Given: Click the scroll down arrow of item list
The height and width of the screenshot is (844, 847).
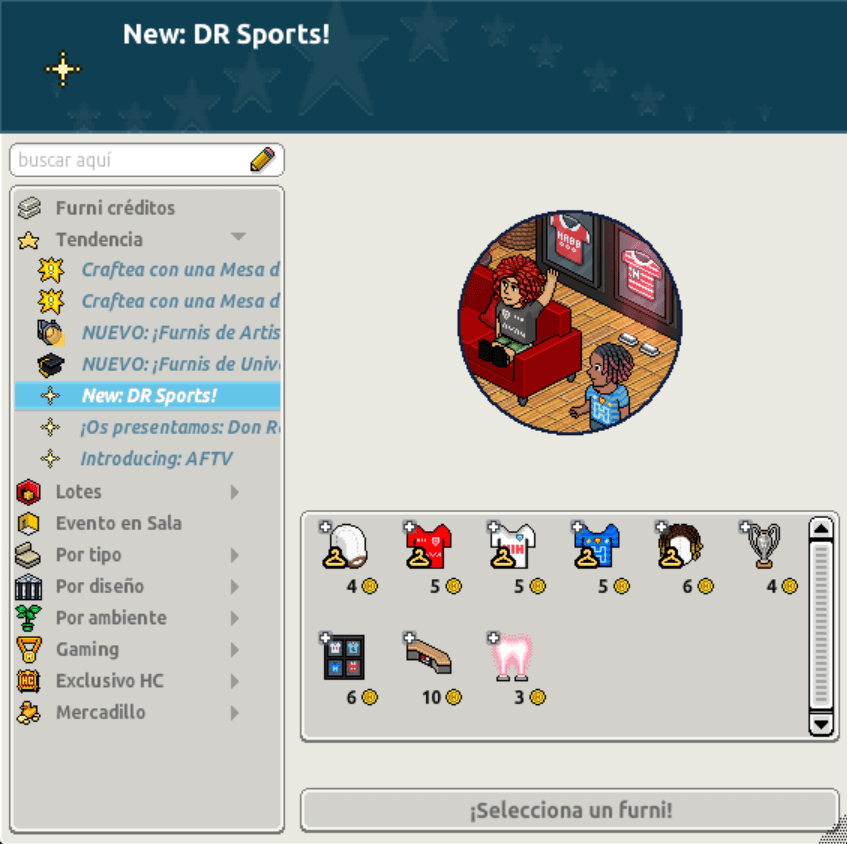Looking at the screenshot, I should (820, 724).
